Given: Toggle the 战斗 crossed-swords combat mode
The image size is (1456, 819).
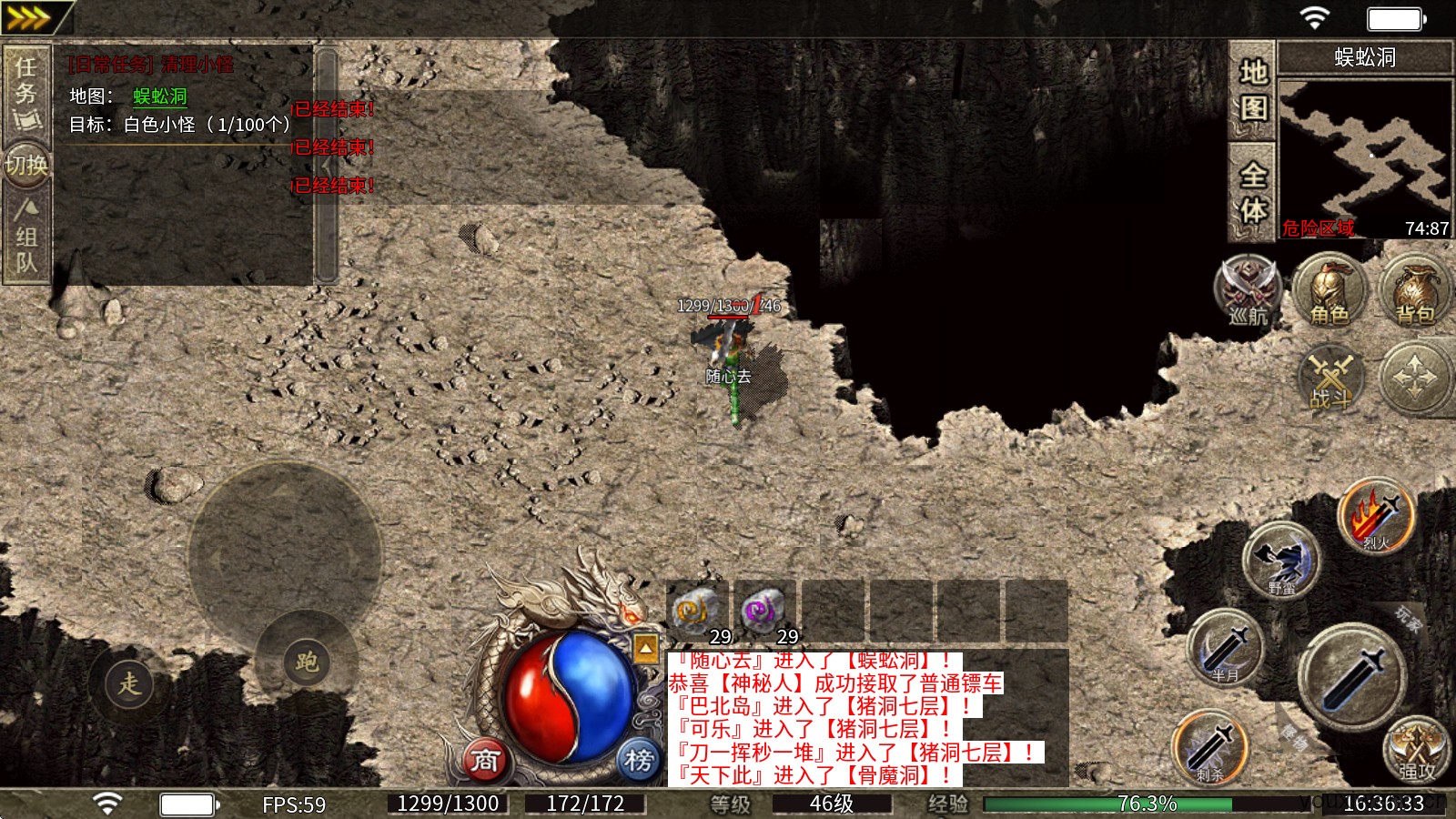Looking at the screenshot, I should [1331, 378].
